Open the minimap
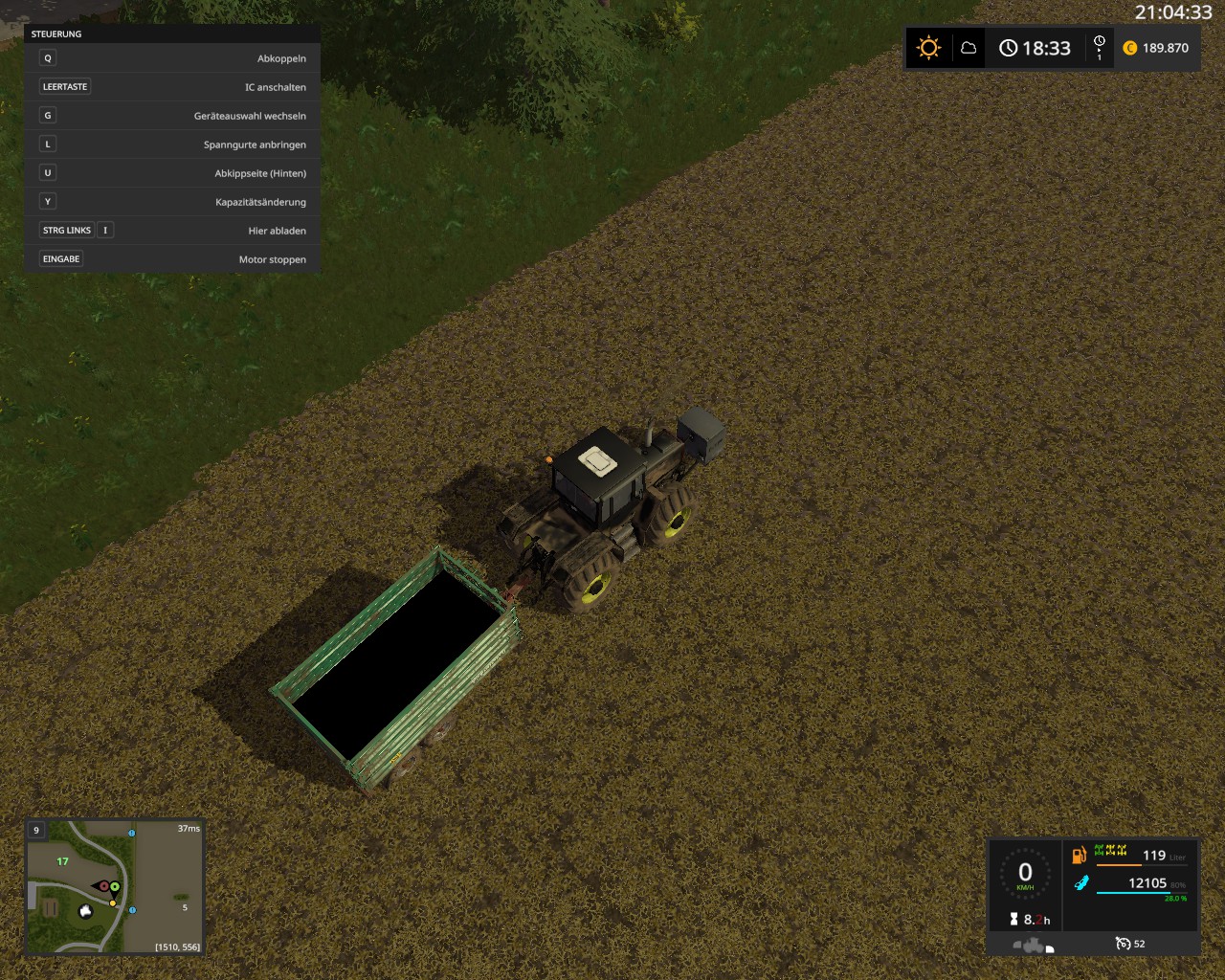 click(x=114, y=887)
